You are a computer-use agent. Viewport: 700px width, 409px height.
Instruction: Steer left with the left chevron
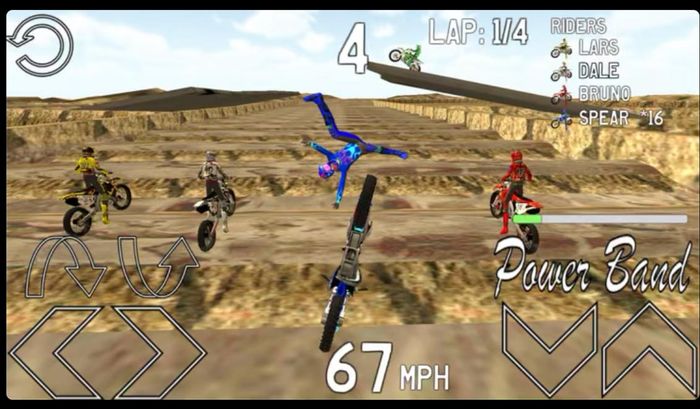[x=58, y=351]
